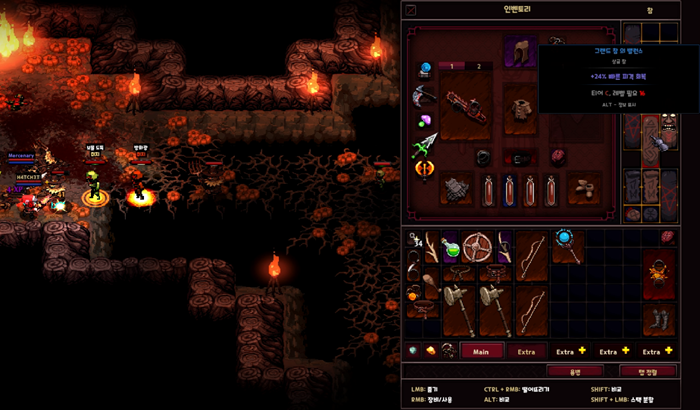The image size is (700, 410).
Task: Click the equipped body armor slot
Action: coord(520,105)
